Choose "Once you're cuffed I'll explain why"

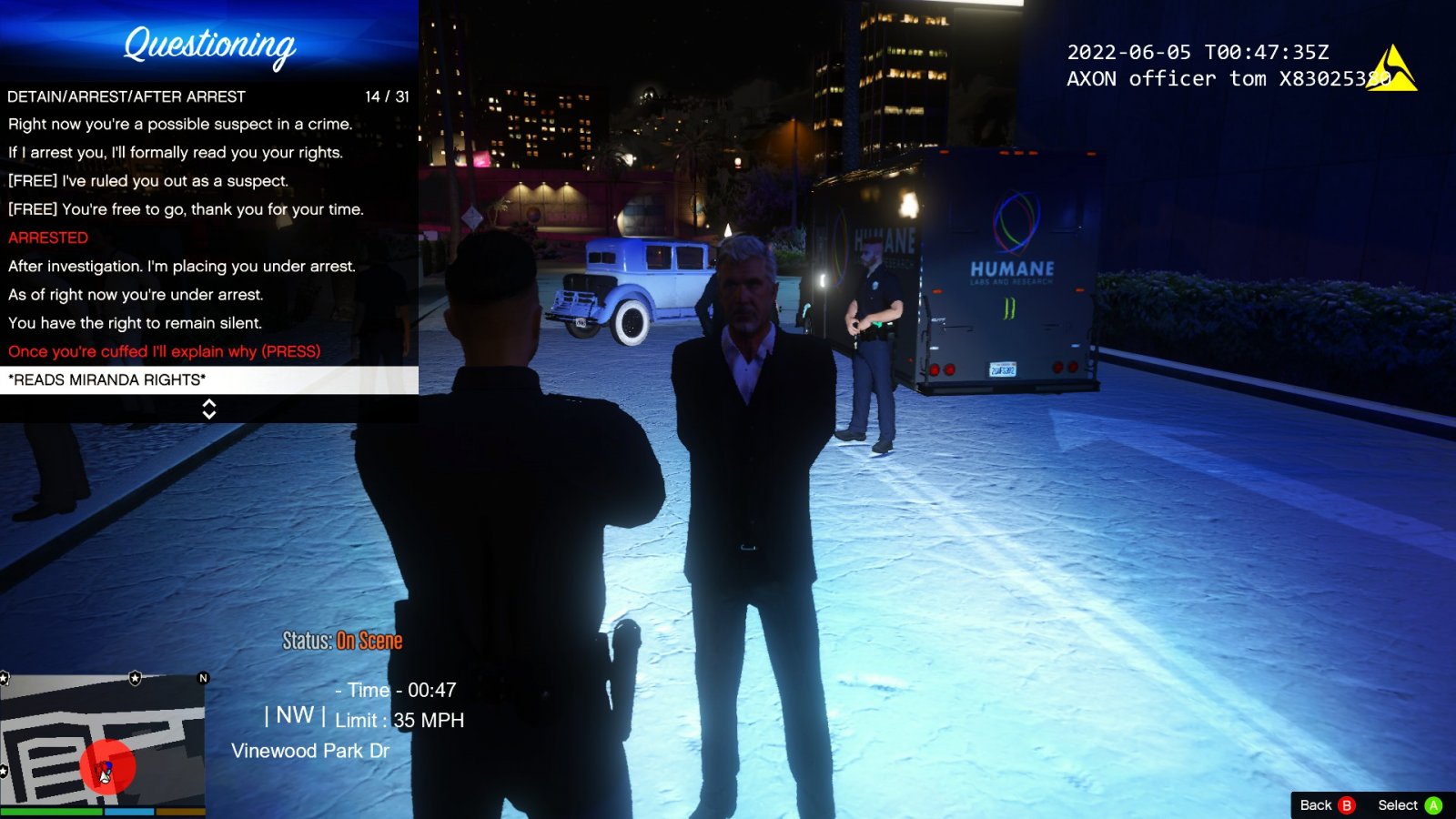tap(165, 351)
